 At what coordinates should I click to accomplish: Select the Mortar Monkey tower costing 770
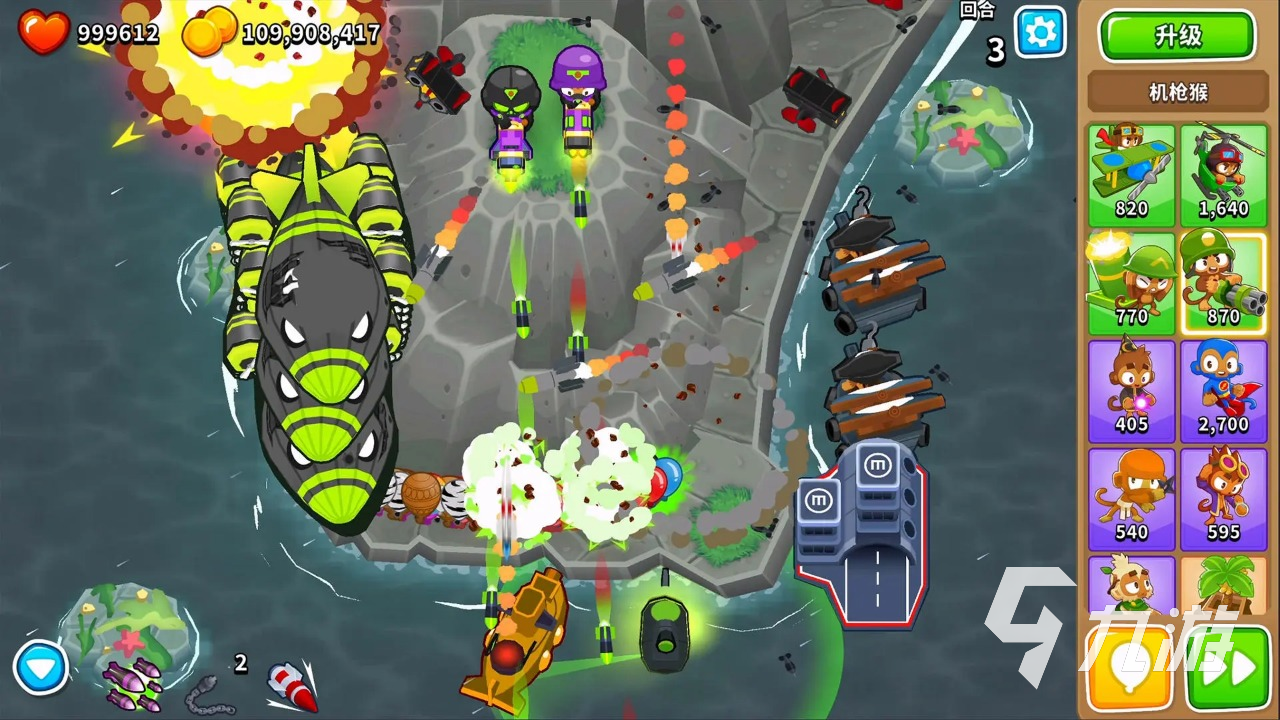coord(1131,283)
